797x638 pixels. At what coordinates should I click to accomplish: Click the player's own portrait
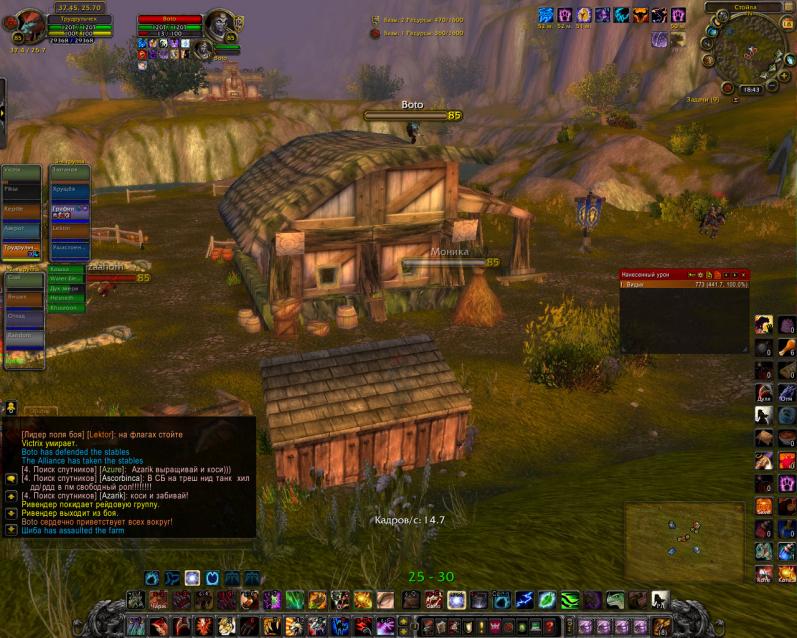coord(24,24)
